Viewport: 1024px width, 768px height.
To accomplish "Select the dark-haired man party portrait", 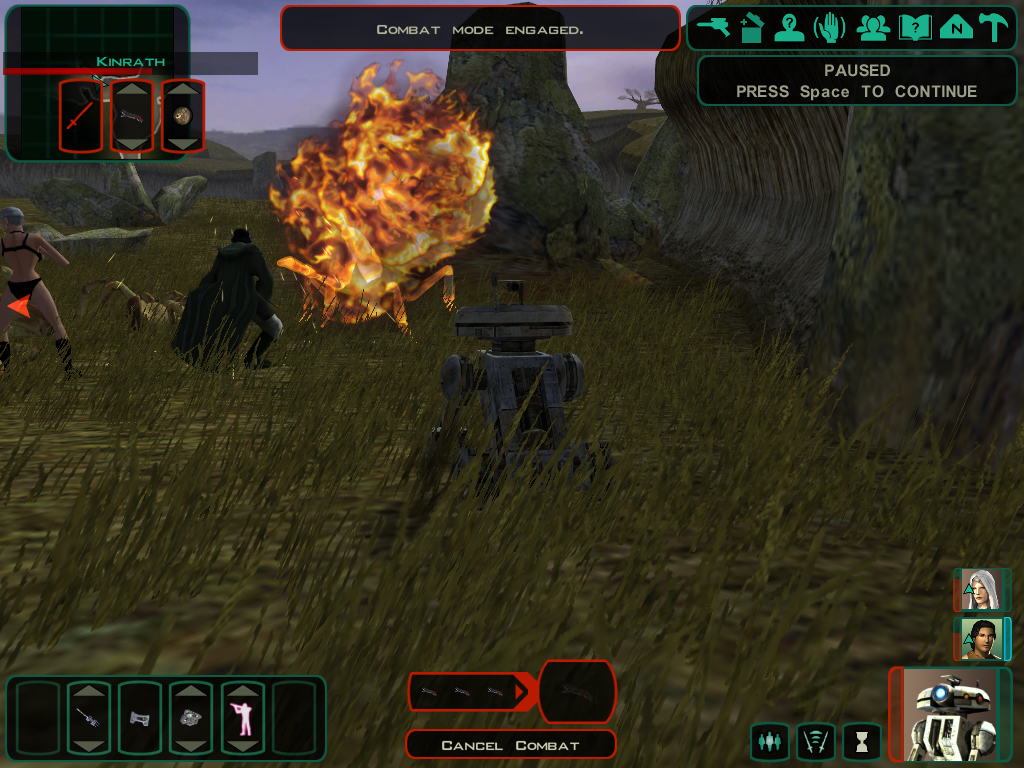I will 982,639.
